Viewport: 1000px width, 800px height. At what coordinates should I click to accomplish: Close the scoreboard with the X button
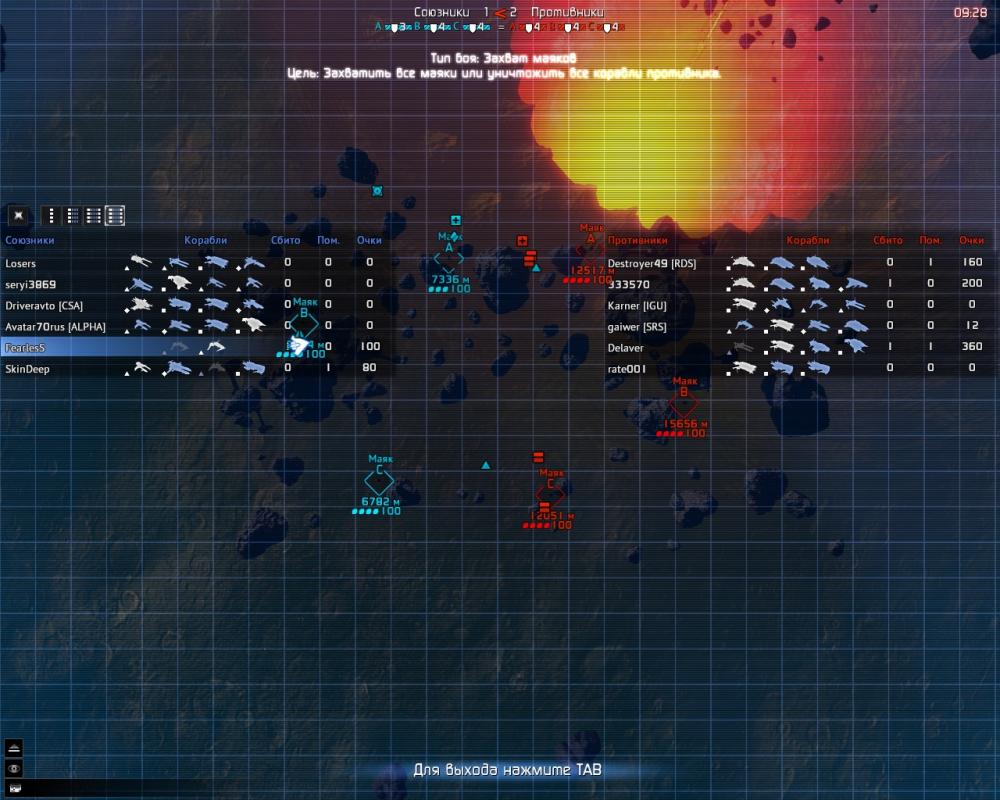click(17, 215)
